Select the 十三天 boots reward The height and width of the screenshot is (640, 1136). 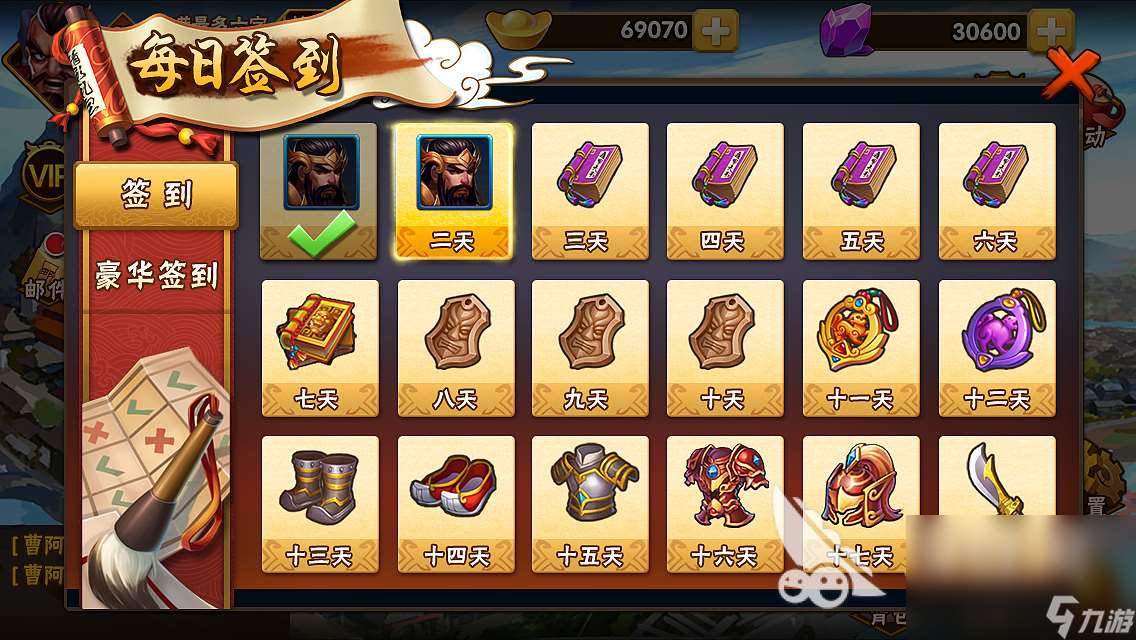(319, 503)
